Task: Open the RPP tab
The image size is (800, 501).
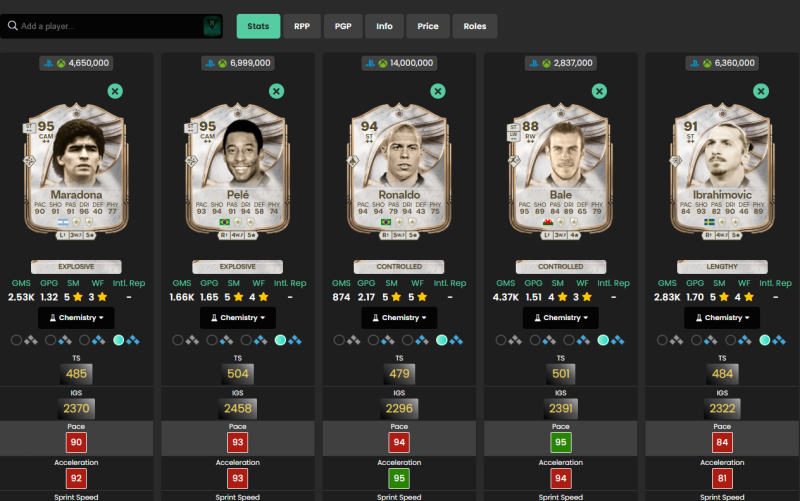Action: (x=302, y=26)
